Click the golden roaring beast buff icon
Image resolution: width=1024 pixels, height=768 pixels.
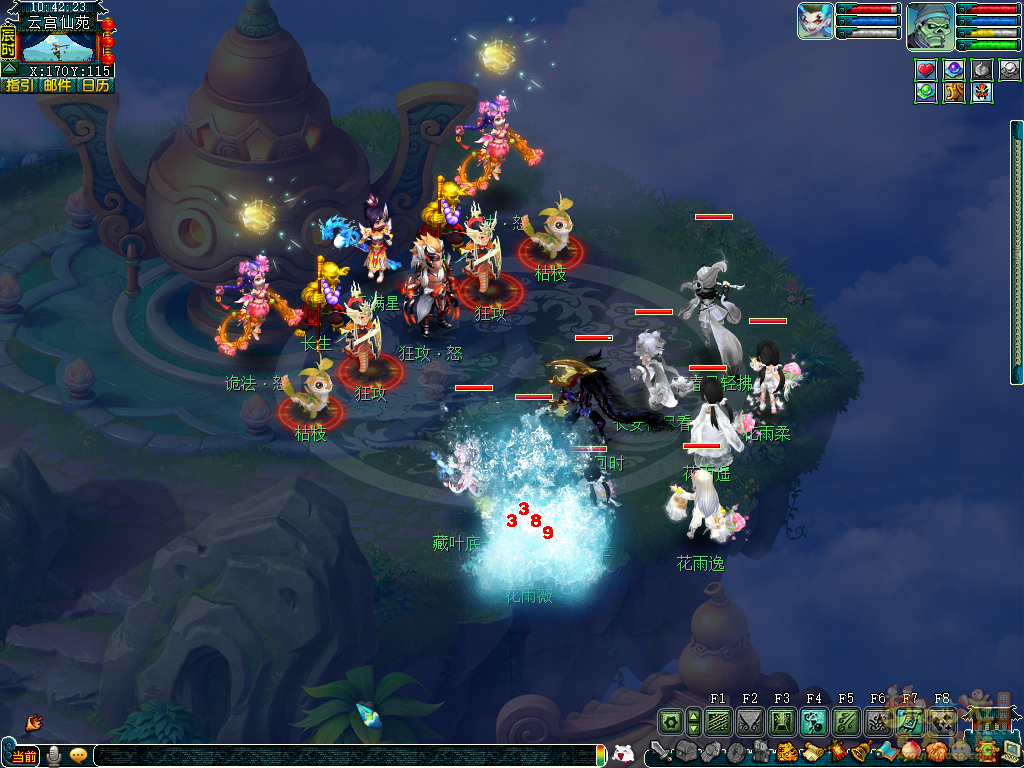954,92
